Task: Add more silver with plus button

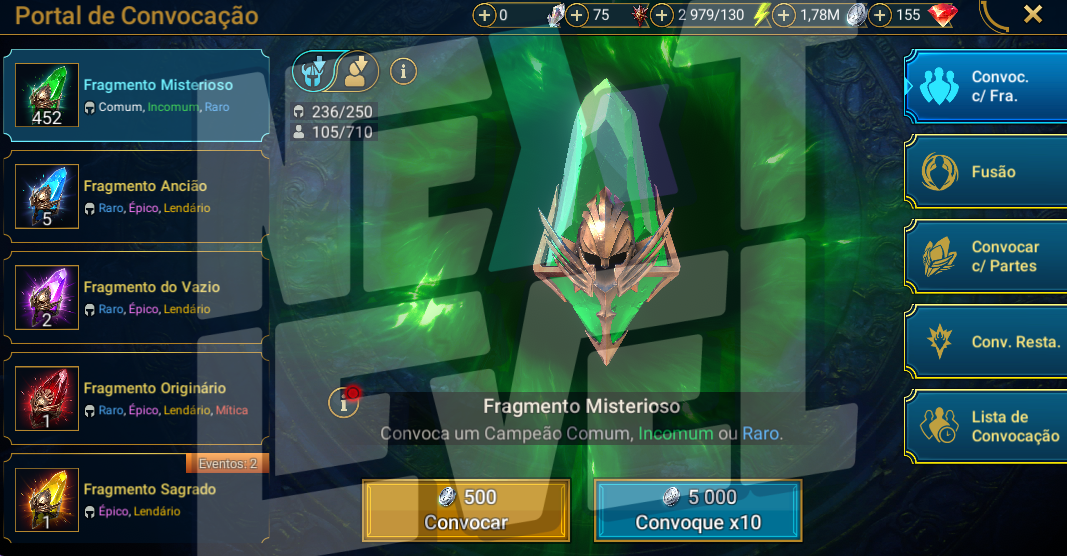Action: point(785,15)
